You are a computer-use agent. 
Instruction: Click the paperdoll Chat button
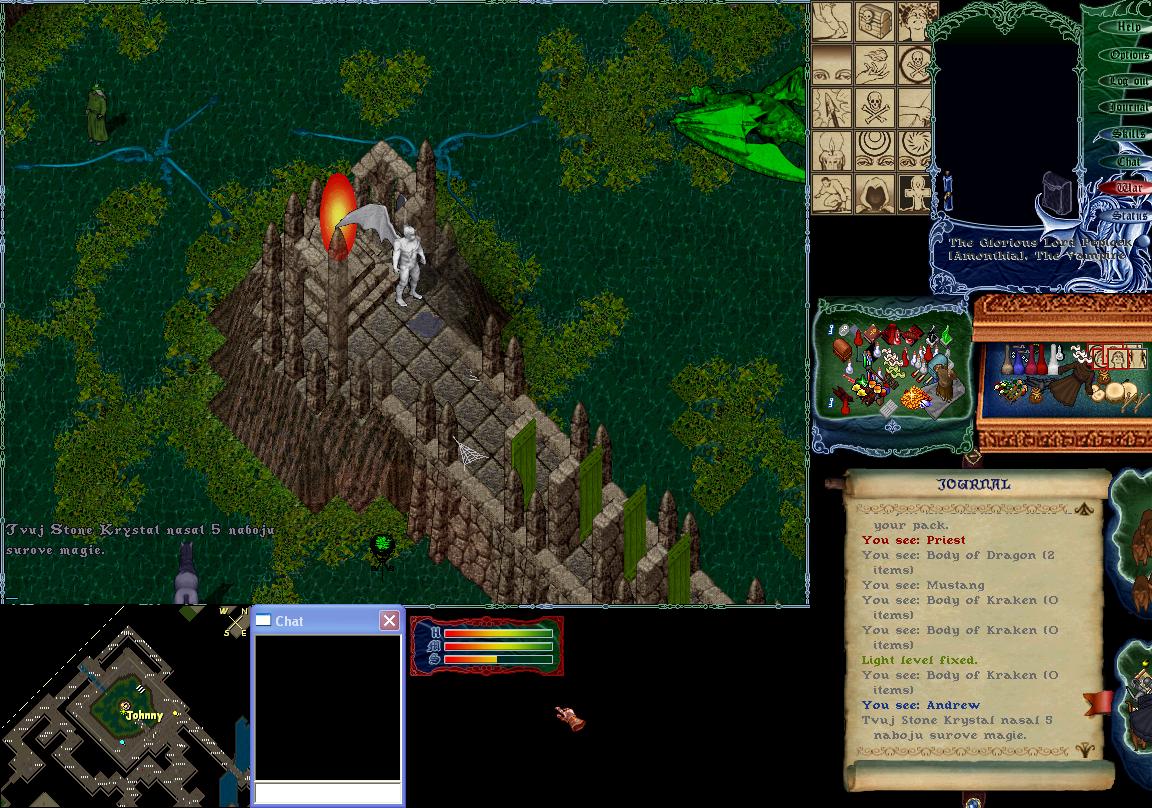(x=1128, y=161)
